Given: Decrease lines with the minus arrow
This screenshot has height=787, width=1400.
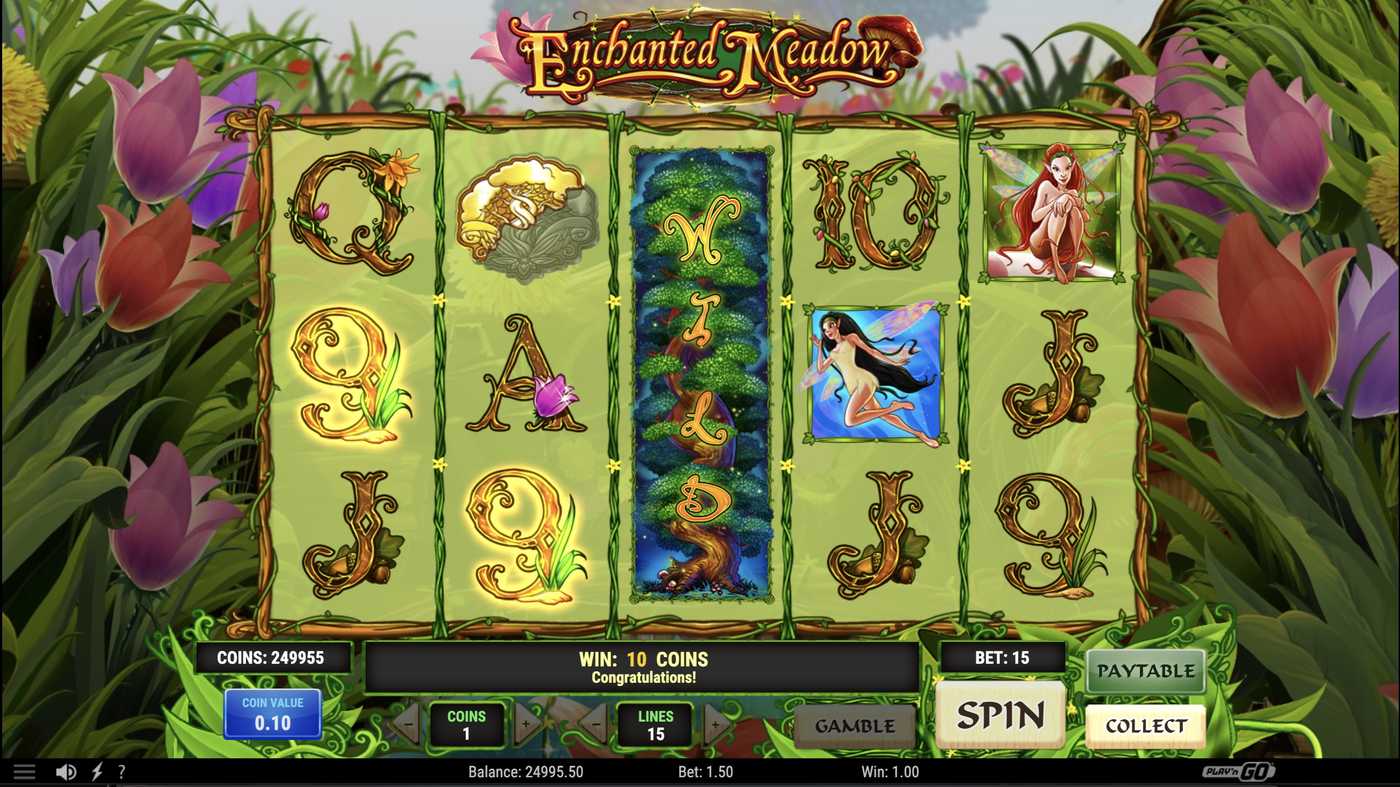Looking at the screenshot, I should (x=597, y=722).
